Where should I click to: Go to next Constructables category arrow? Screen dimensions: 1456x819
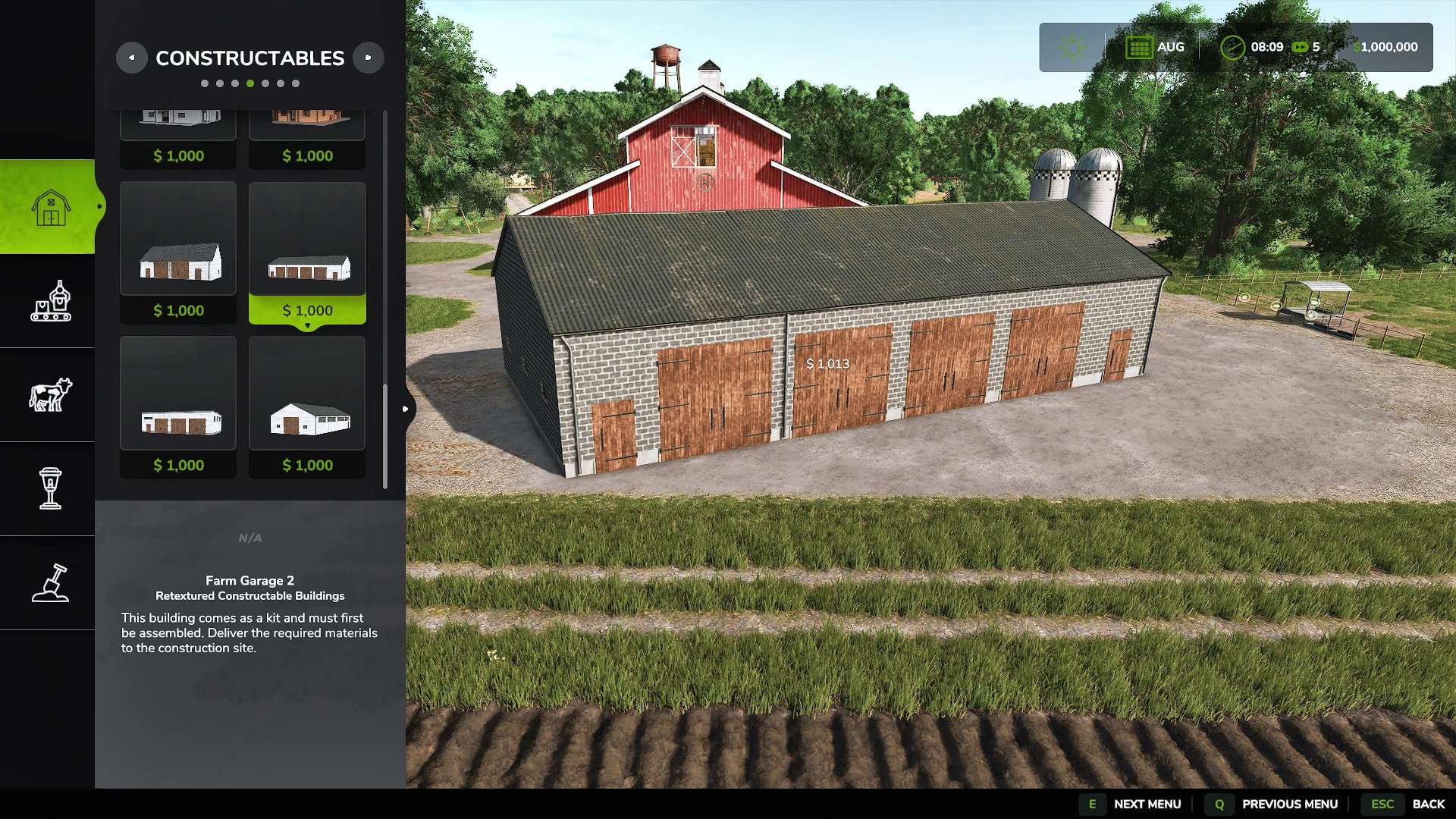(369, 58)
